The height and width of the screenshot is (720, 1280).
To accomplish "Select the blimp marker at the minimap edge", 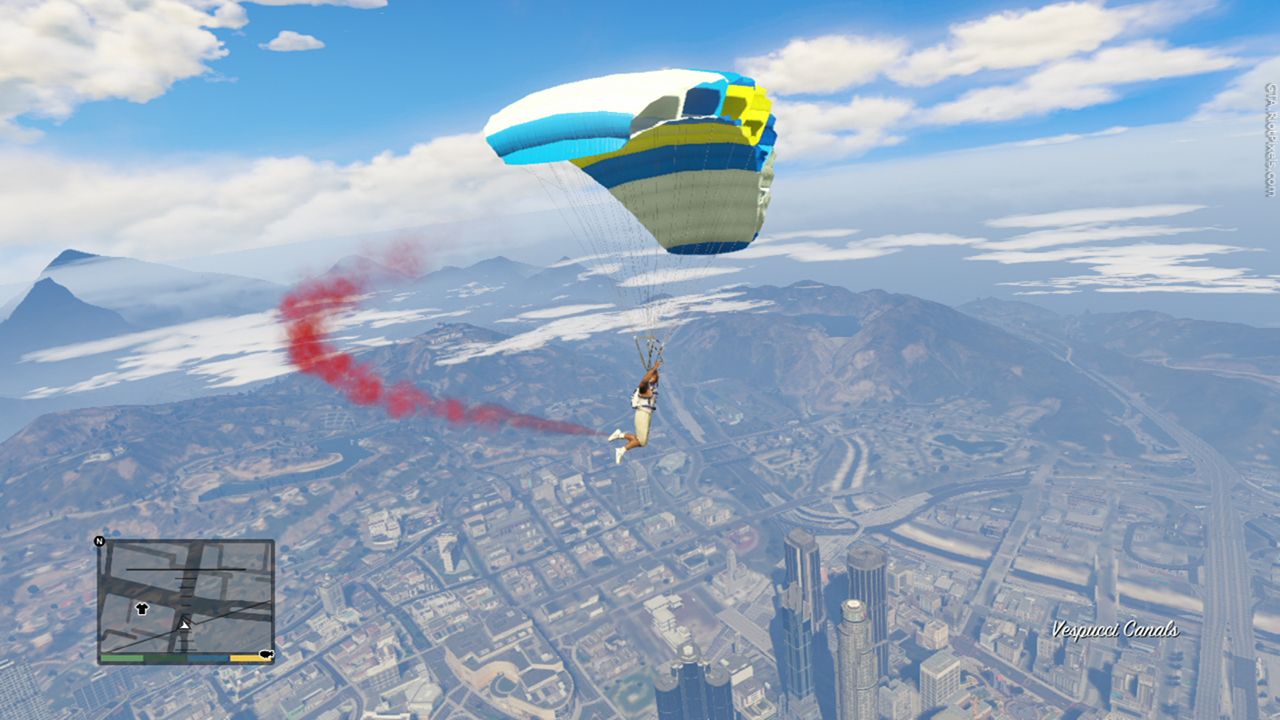I will click(x=266, y=654).
